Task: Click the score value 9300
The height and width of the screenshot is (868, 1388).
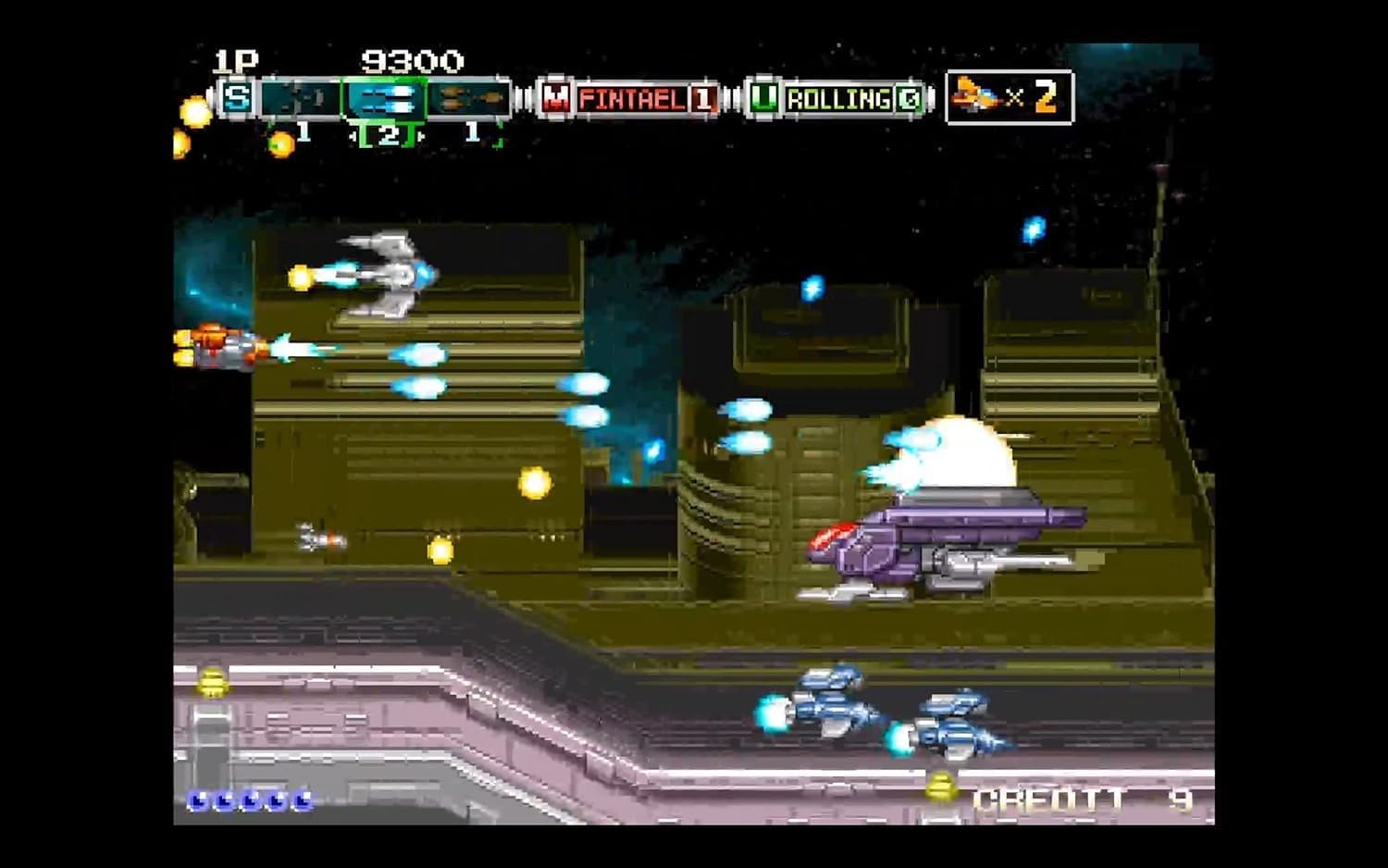Action: (412, 61)
